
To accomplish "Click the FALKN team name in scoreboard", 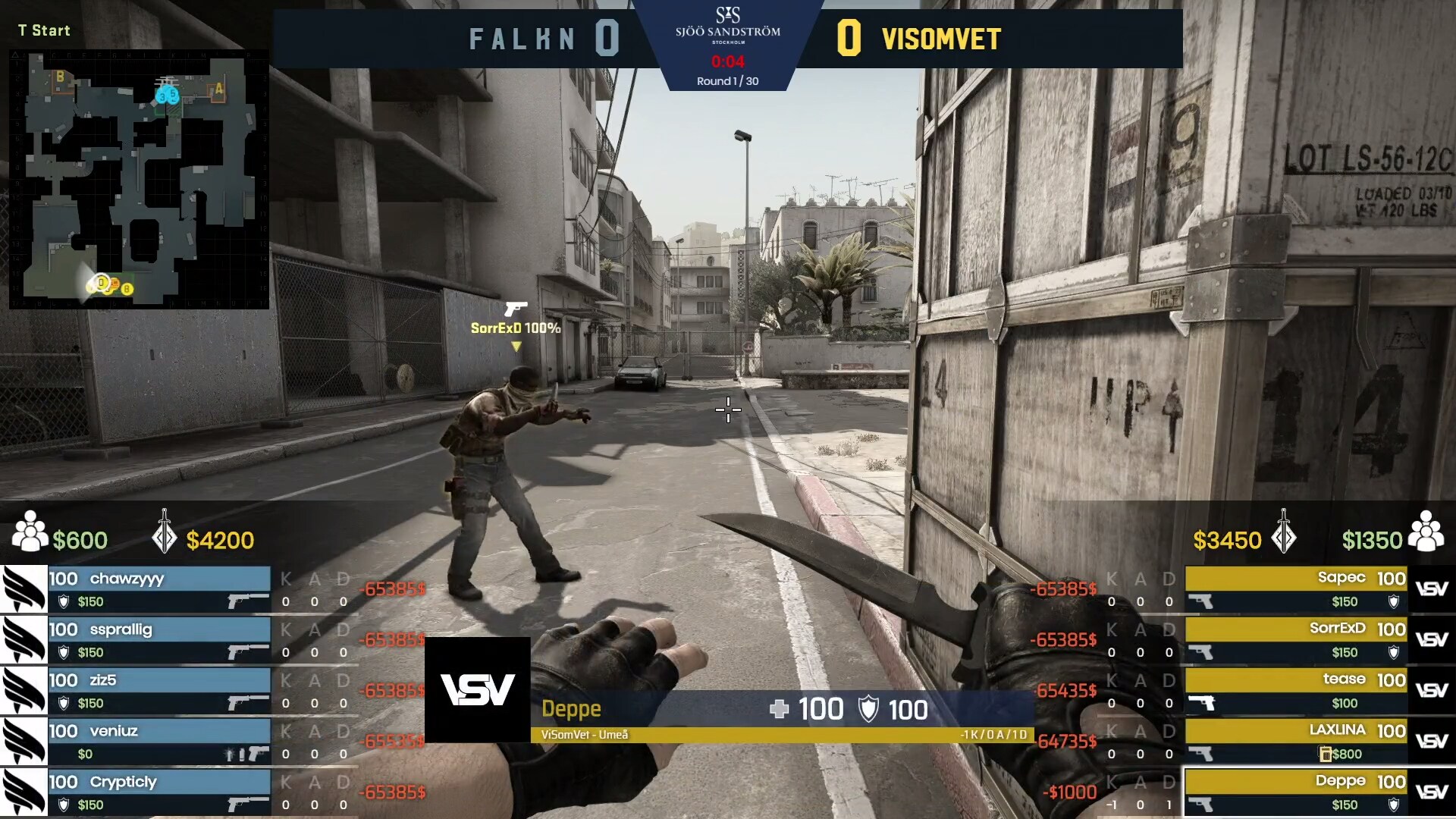I will [x=522, y=39].
